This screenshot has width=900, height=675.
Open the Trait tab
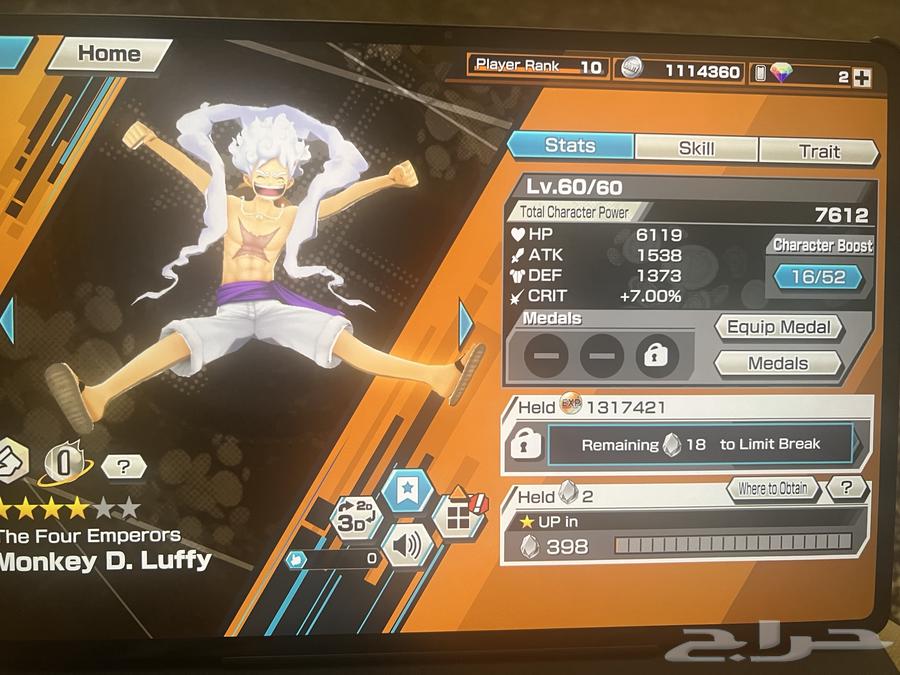point(819,151)
